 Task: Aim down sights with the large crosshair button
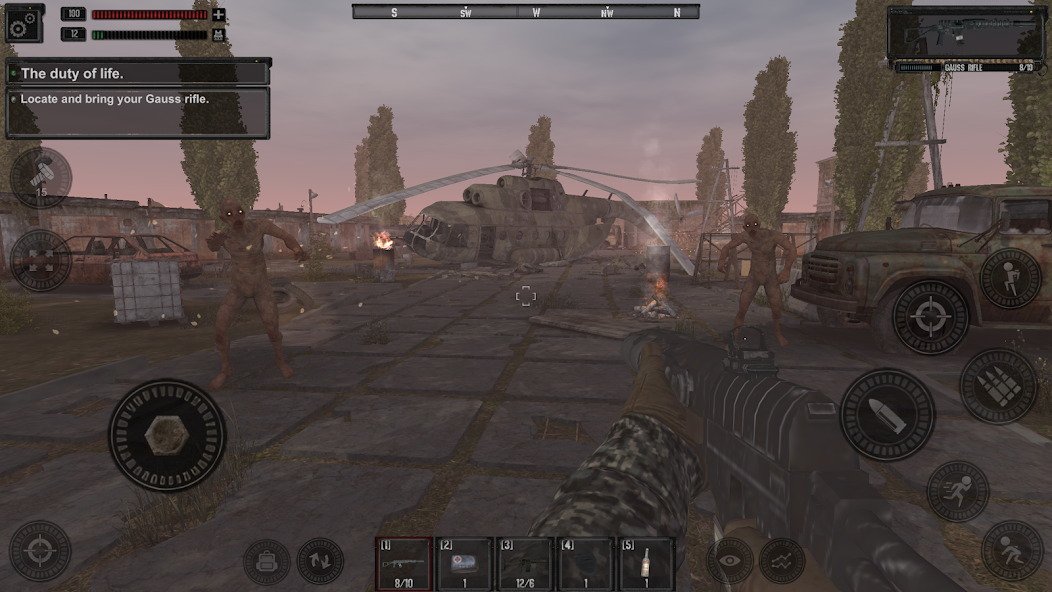pos(930,317)
